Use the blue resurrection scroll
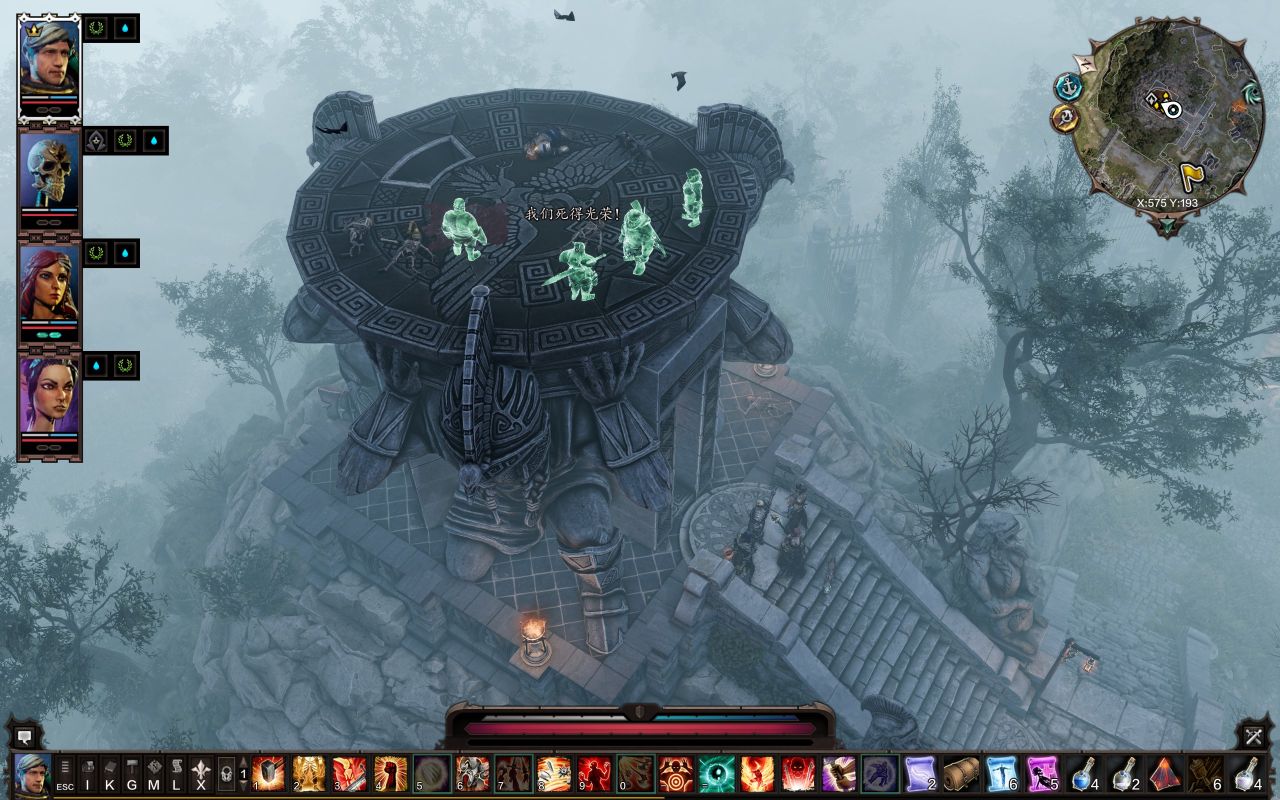Image resolution: width=1280 pixels, height=800 pixels. pyautogui.click(x=1002, y=774)
